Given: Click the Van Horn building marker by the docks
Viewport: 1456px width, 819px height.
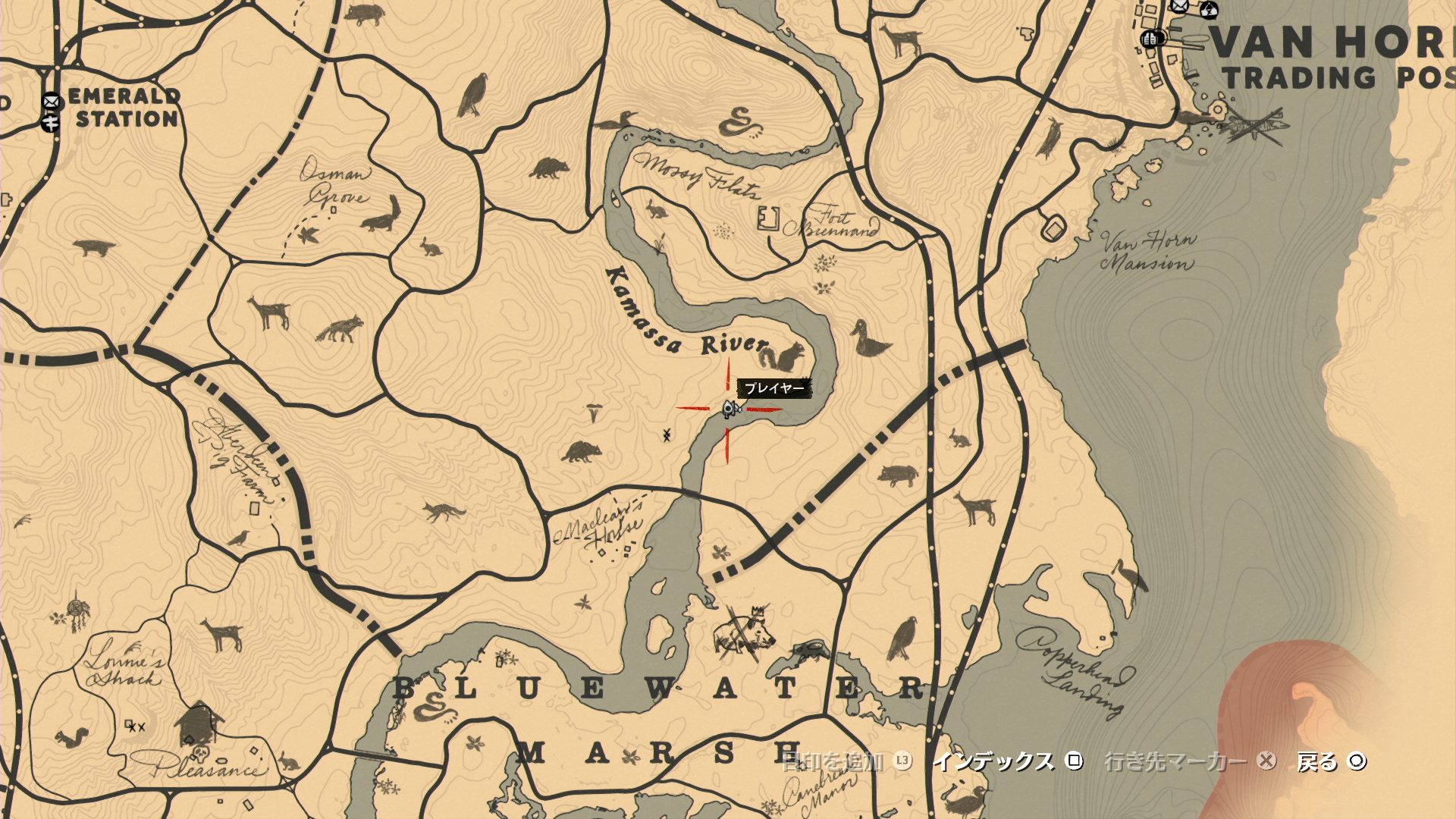Looking at the screenshot, I should (1151, 38).
